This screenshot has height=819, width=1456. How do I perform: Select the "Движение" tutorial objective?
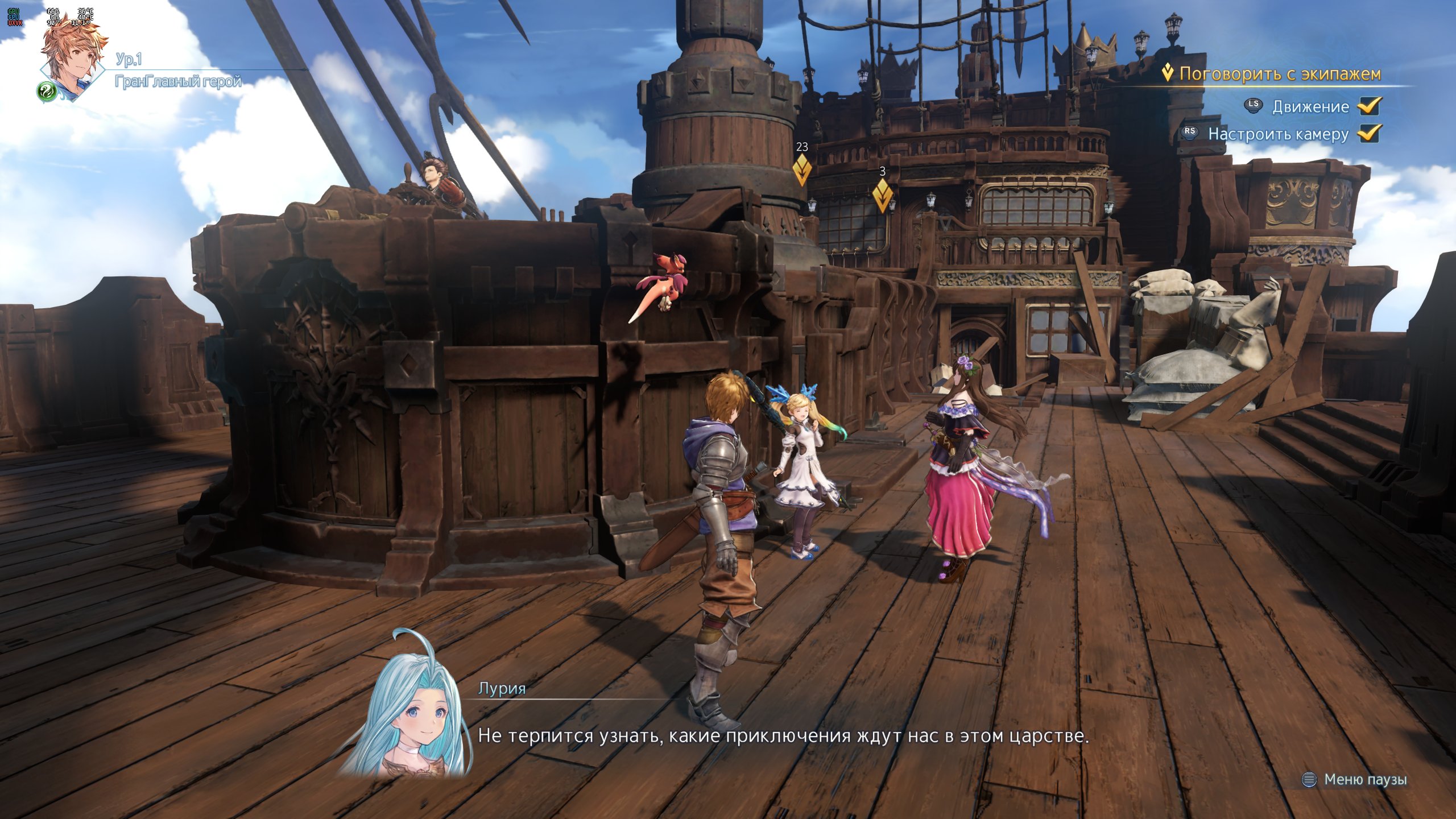pyautogui.click(x=1310, y=107)
